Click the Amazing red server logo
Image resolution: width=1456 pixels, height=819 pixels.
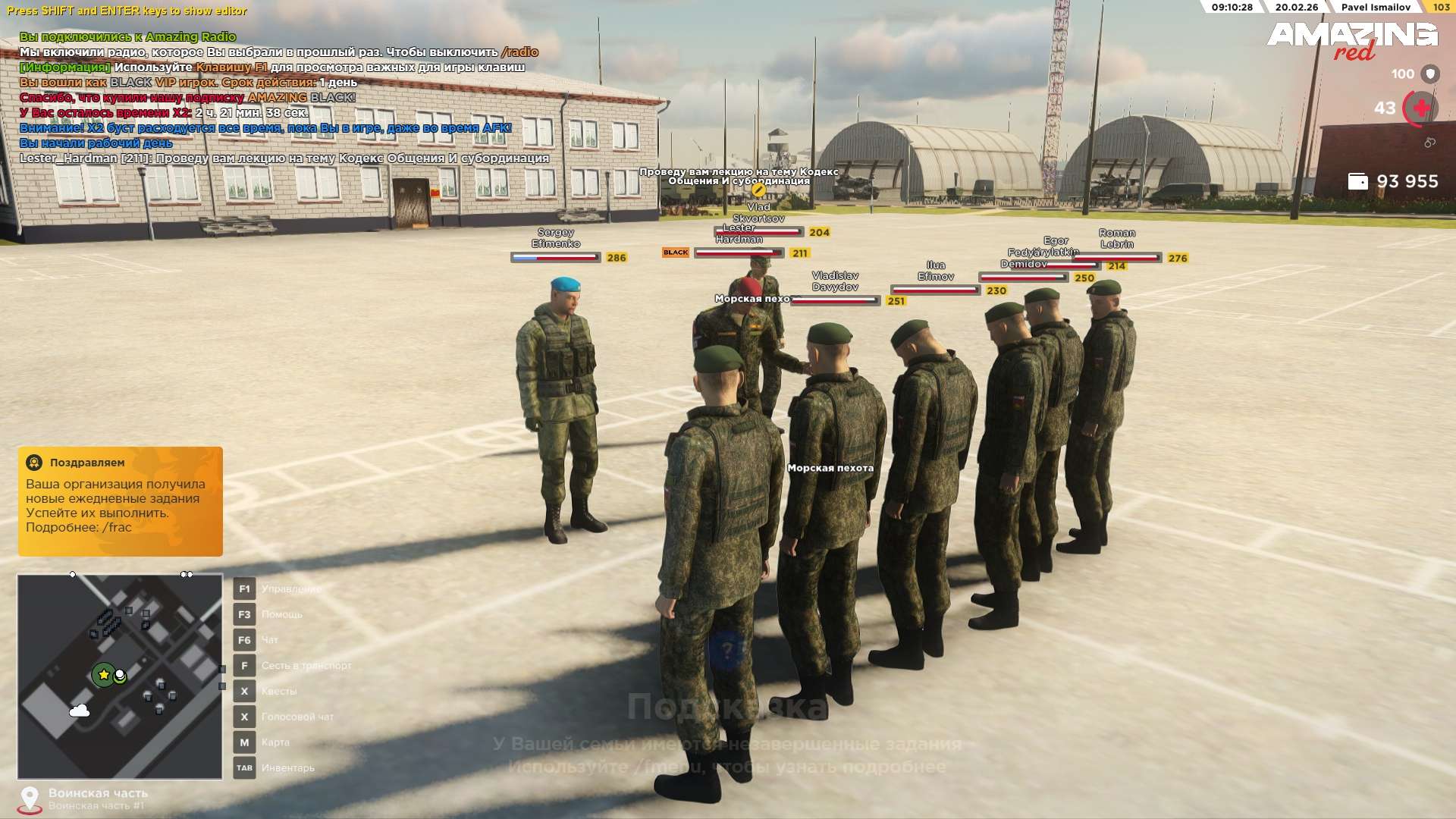(x=1352, y=41)
